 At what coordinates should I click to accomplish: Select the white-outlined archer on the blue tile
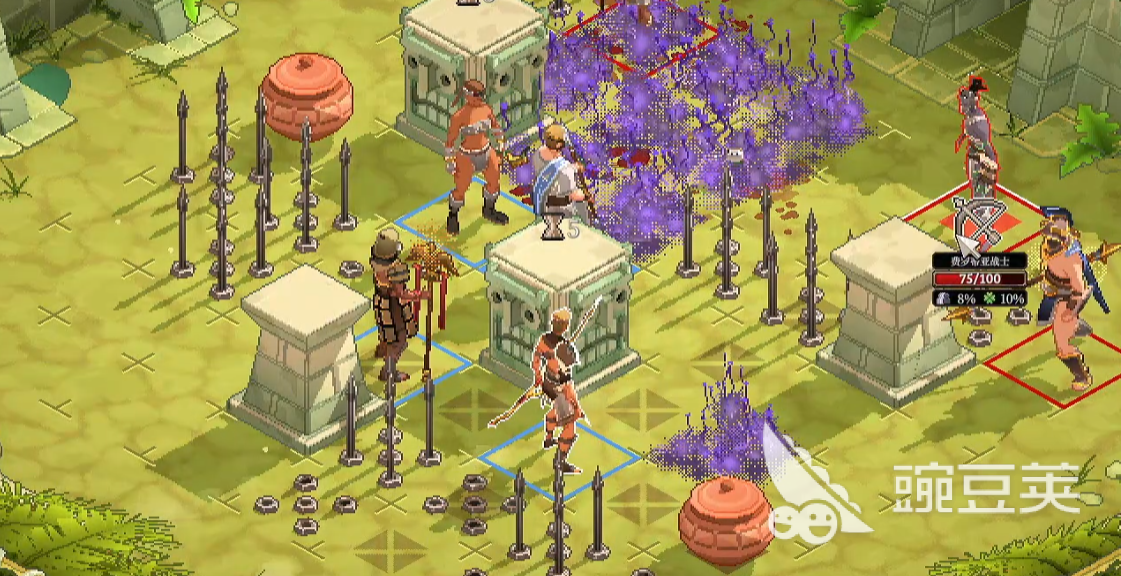[557, 385]
